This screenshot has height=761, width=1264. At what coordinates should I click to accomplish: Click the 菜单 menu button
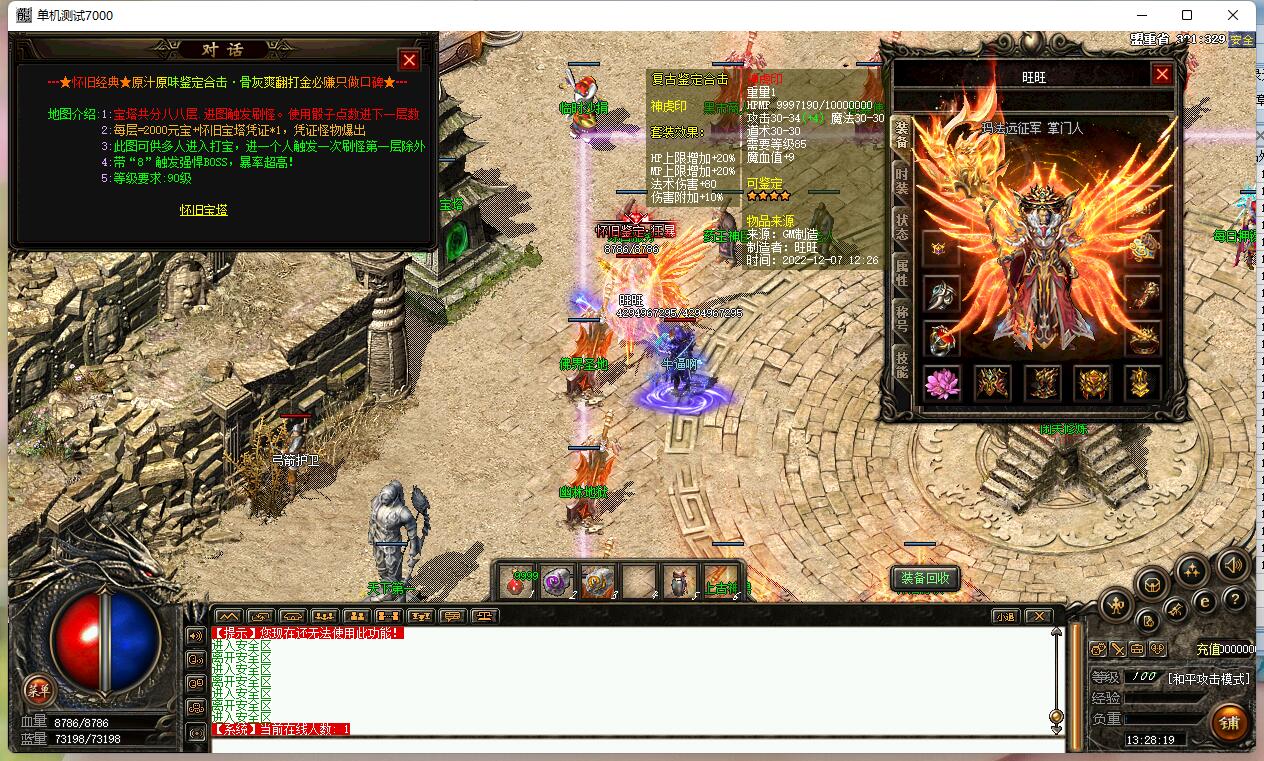click(39, 689)
